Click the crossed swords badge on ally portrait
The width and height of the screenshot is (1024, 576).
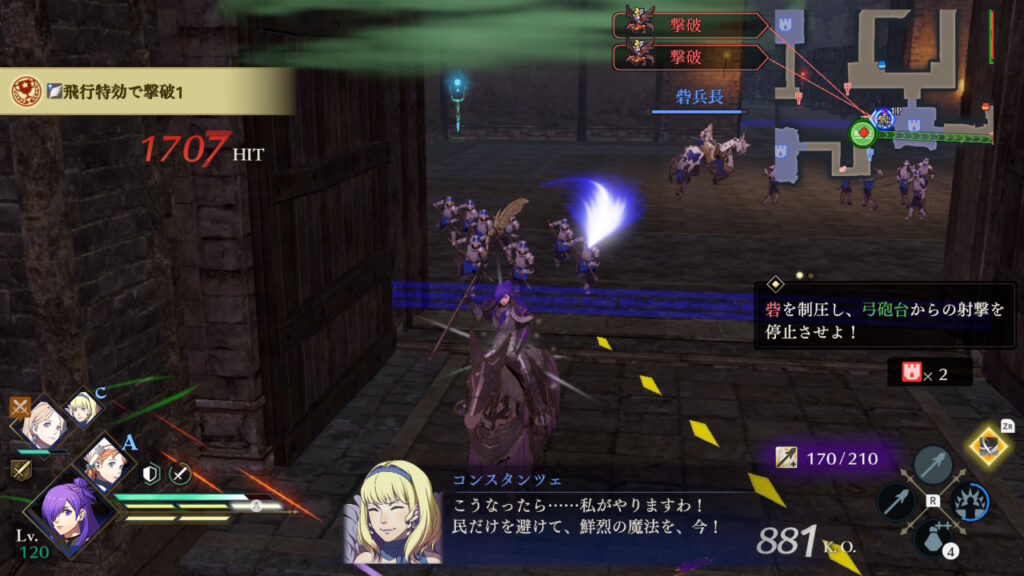20,407
